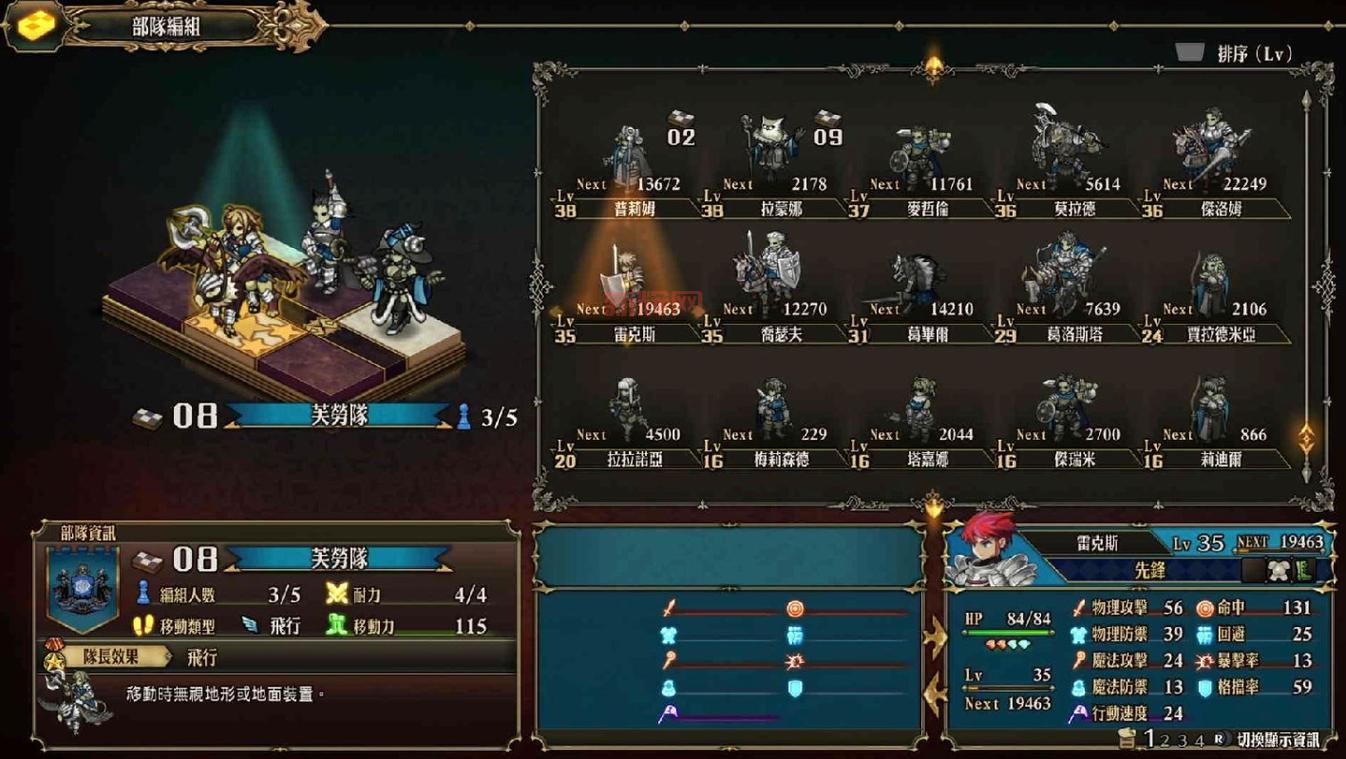Click the magic attack (魔法攻擊) wand icon

click(1079, 660)
